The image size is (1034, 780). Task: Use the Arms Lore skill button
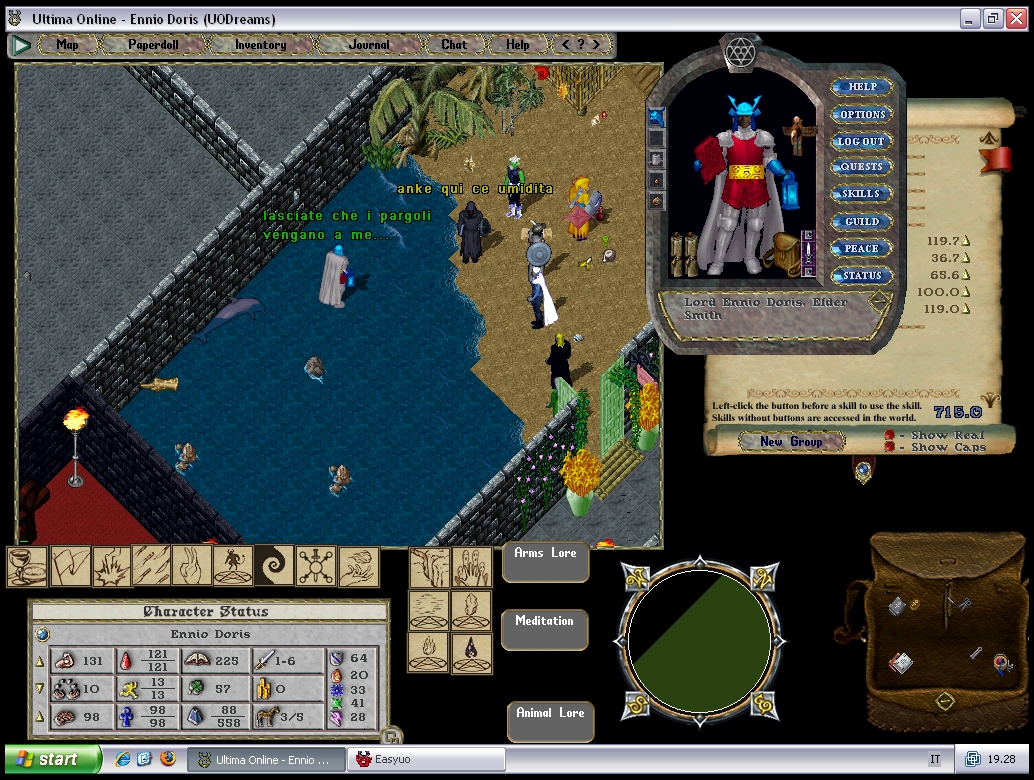click(x=546, y=562)
